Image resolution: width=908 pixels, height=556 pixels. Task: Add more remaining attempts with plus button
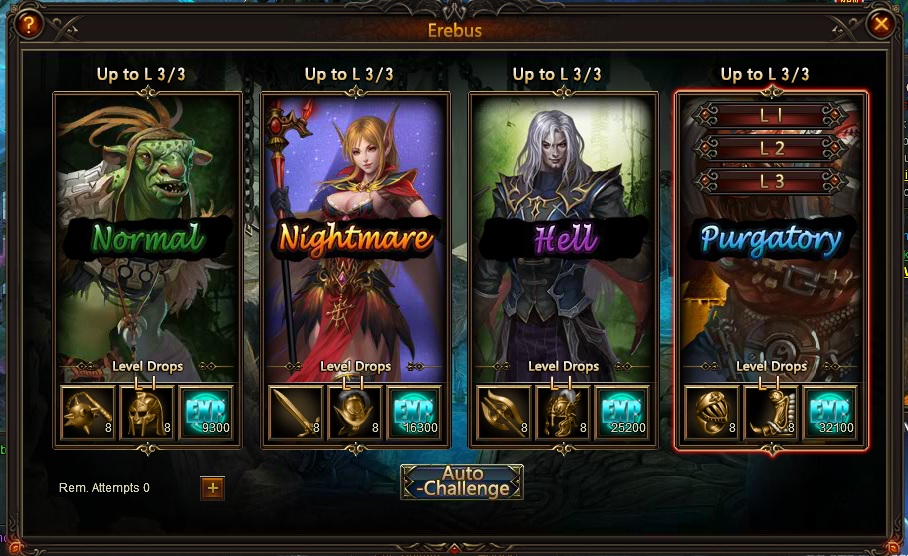(213, 488)
